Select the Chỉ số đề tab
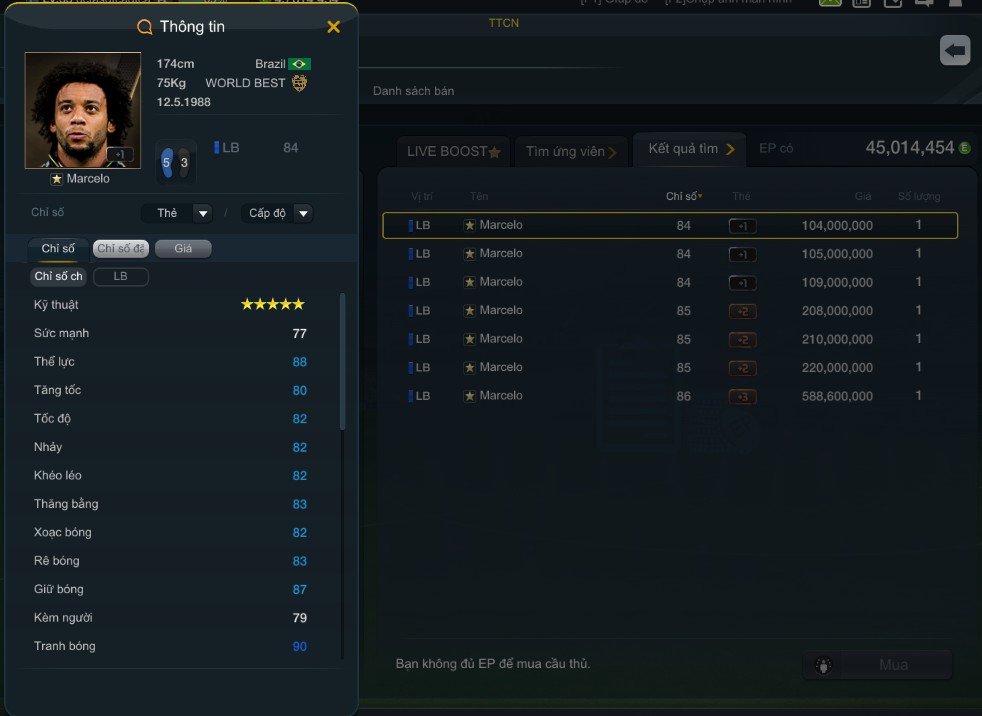The image size is (982, 716). (120, 248)
